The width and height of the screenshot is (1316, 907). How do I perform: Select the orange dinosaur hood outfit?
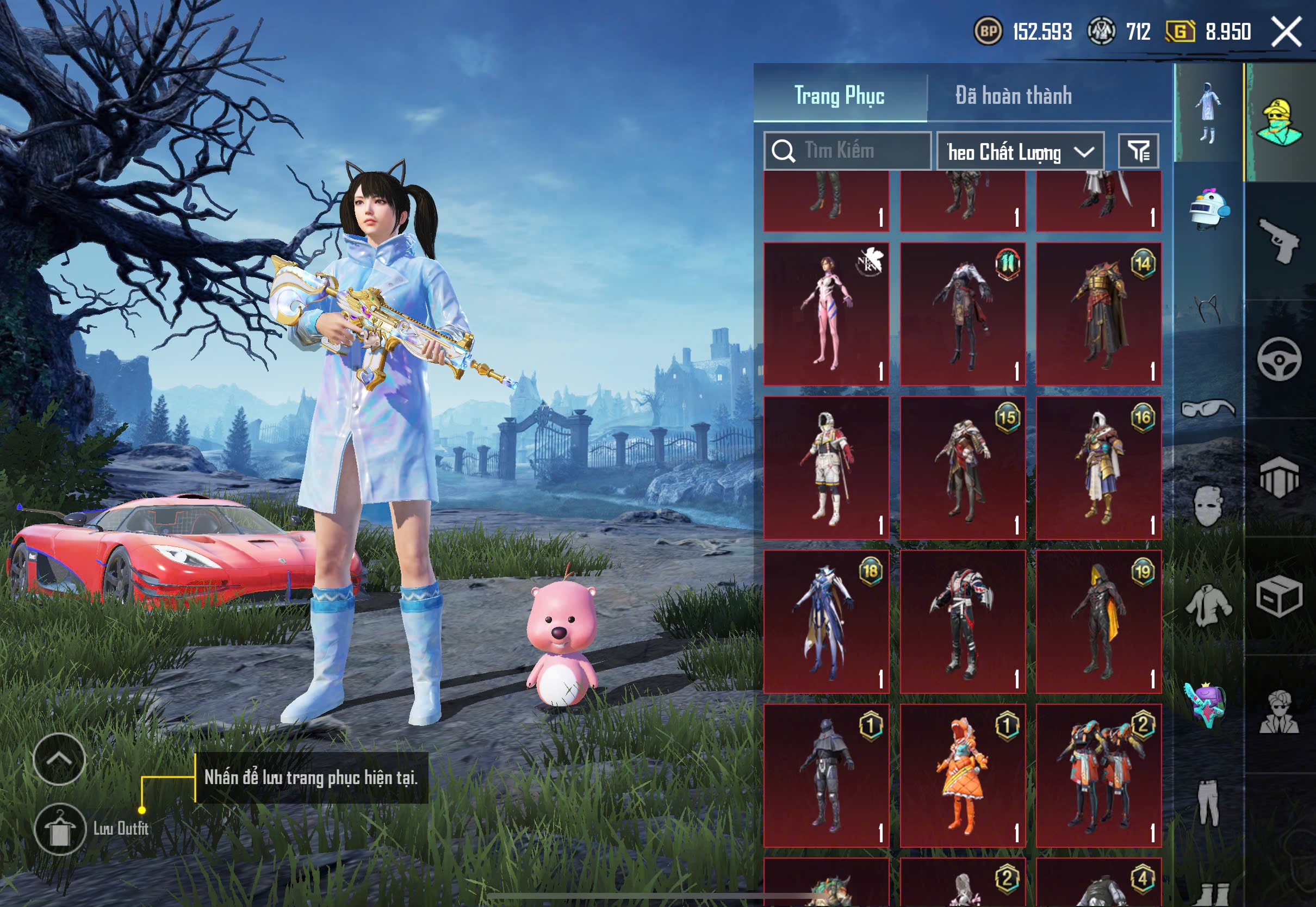point(963,776)
